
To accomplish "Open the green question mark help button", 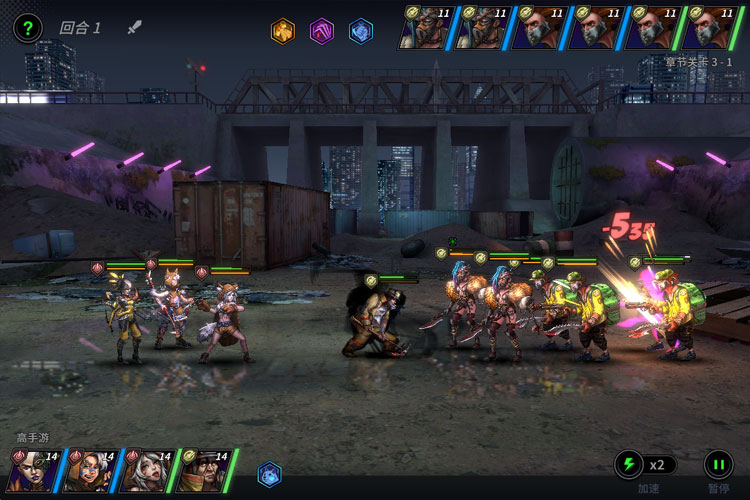I will [27, 28].
